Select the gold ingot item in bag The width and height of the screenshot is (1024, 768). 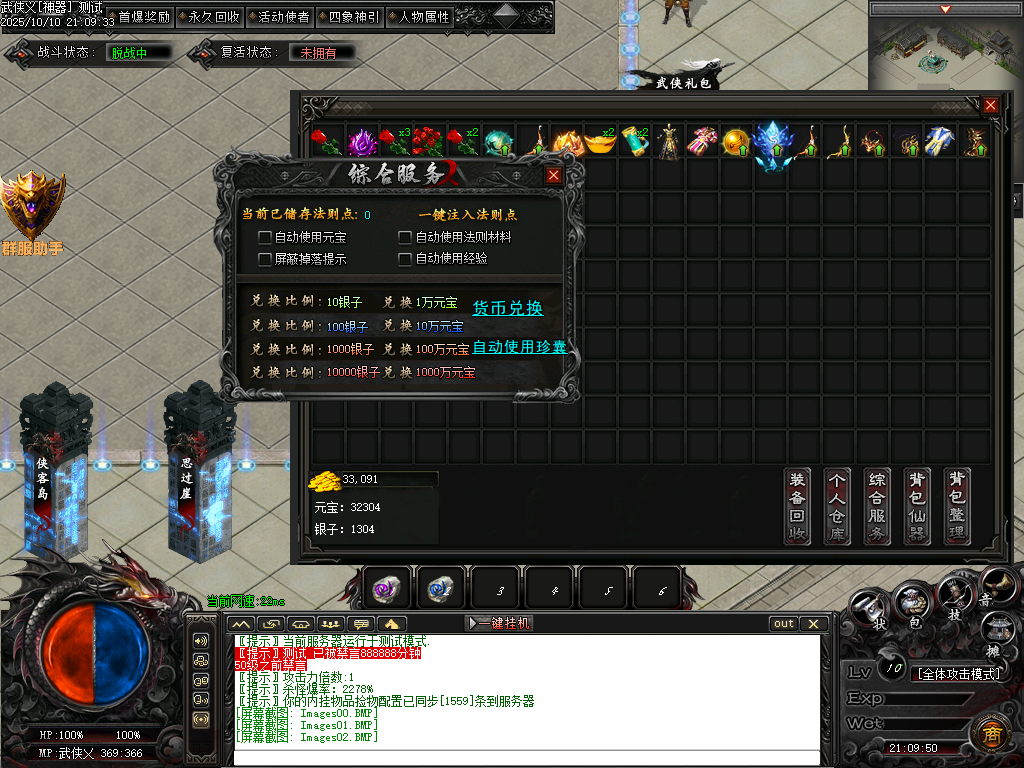[600, 142]
